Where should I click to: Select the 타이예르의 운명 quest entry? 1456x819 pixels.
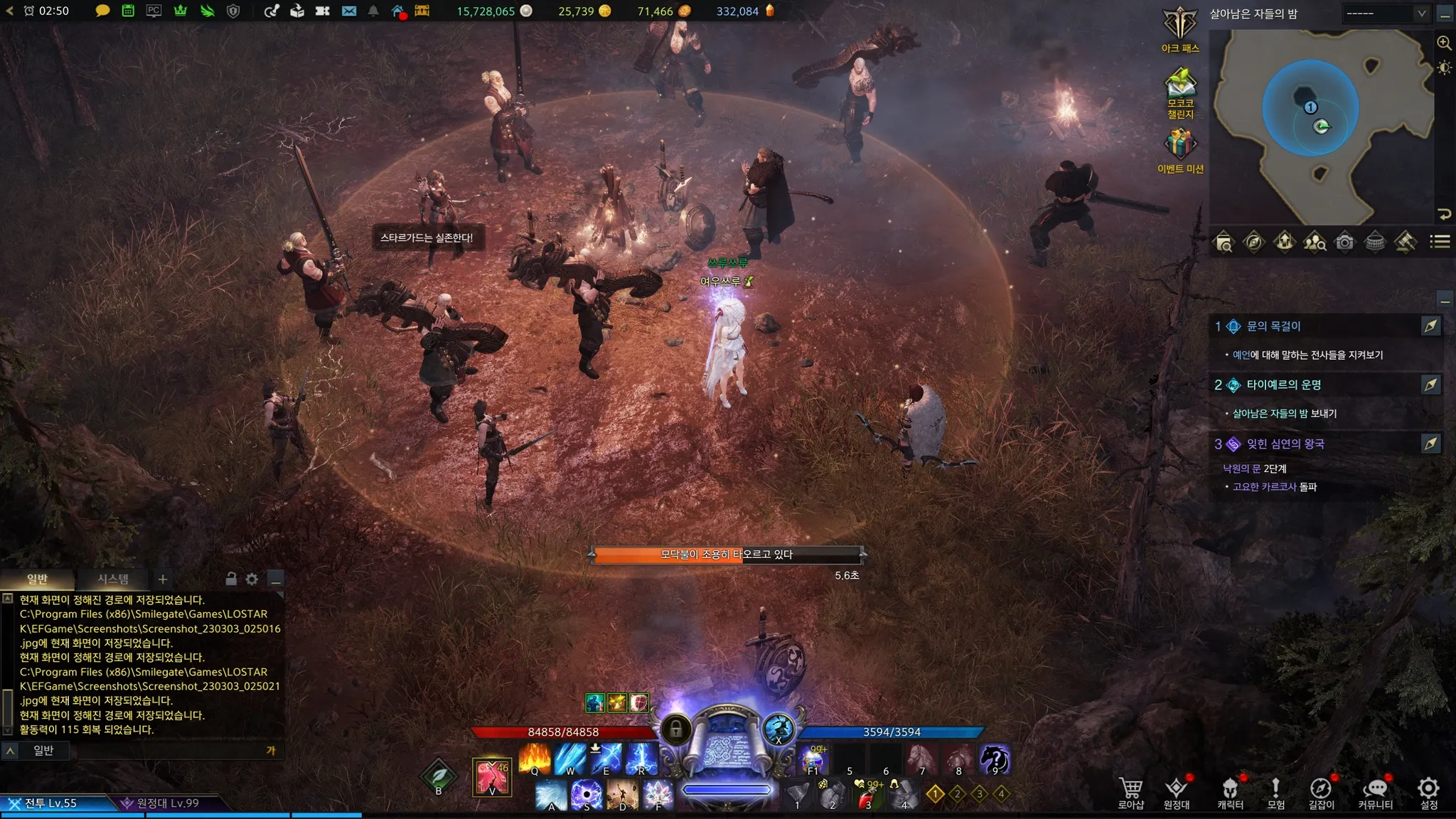[x=1283, y=385]
